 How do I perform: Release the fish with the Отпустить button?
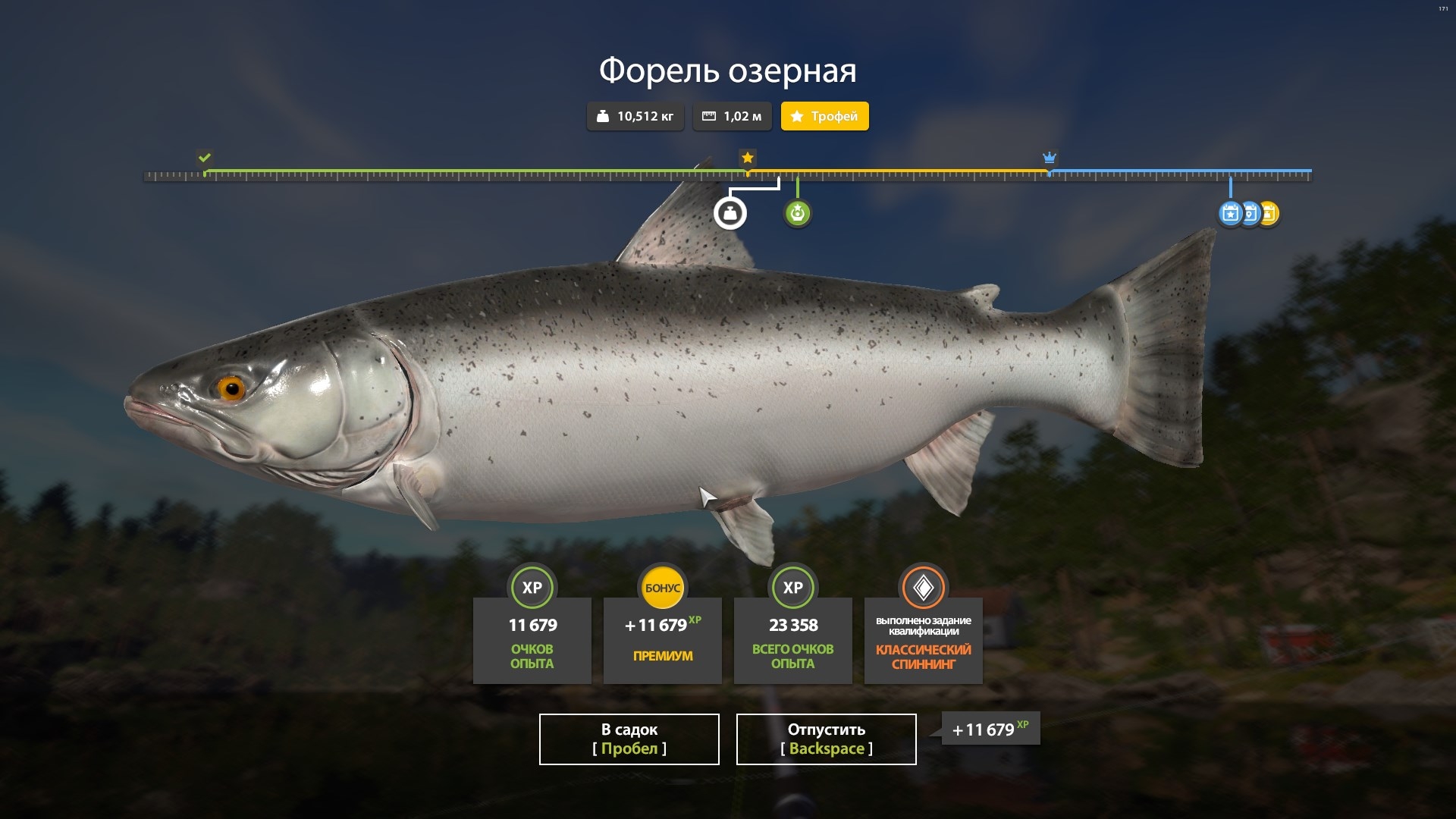coord(826,739)
